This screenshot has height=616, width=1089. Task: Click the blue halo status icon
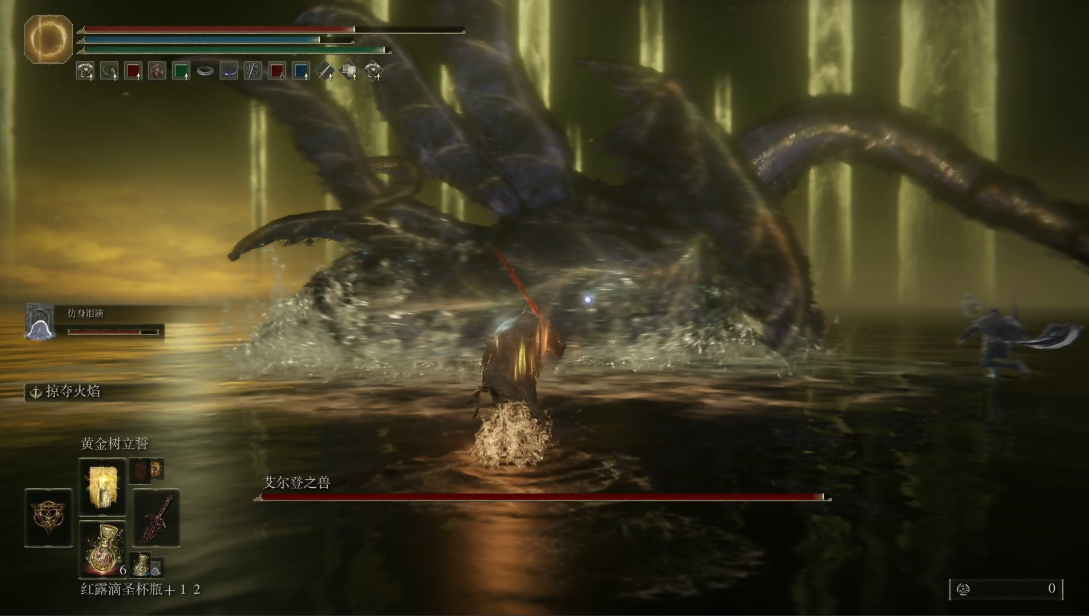(x=229, y=71)
